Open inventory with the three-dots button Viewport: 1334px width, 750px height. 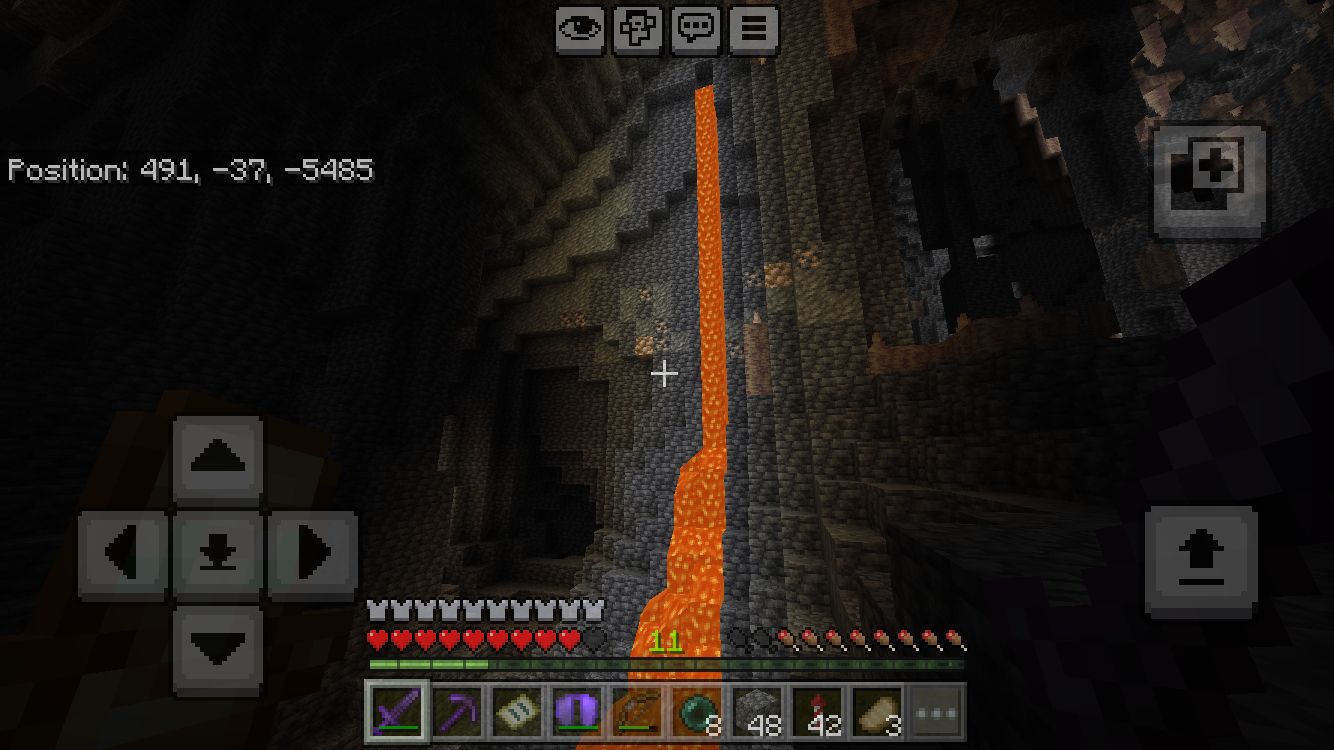click(937, 713)
